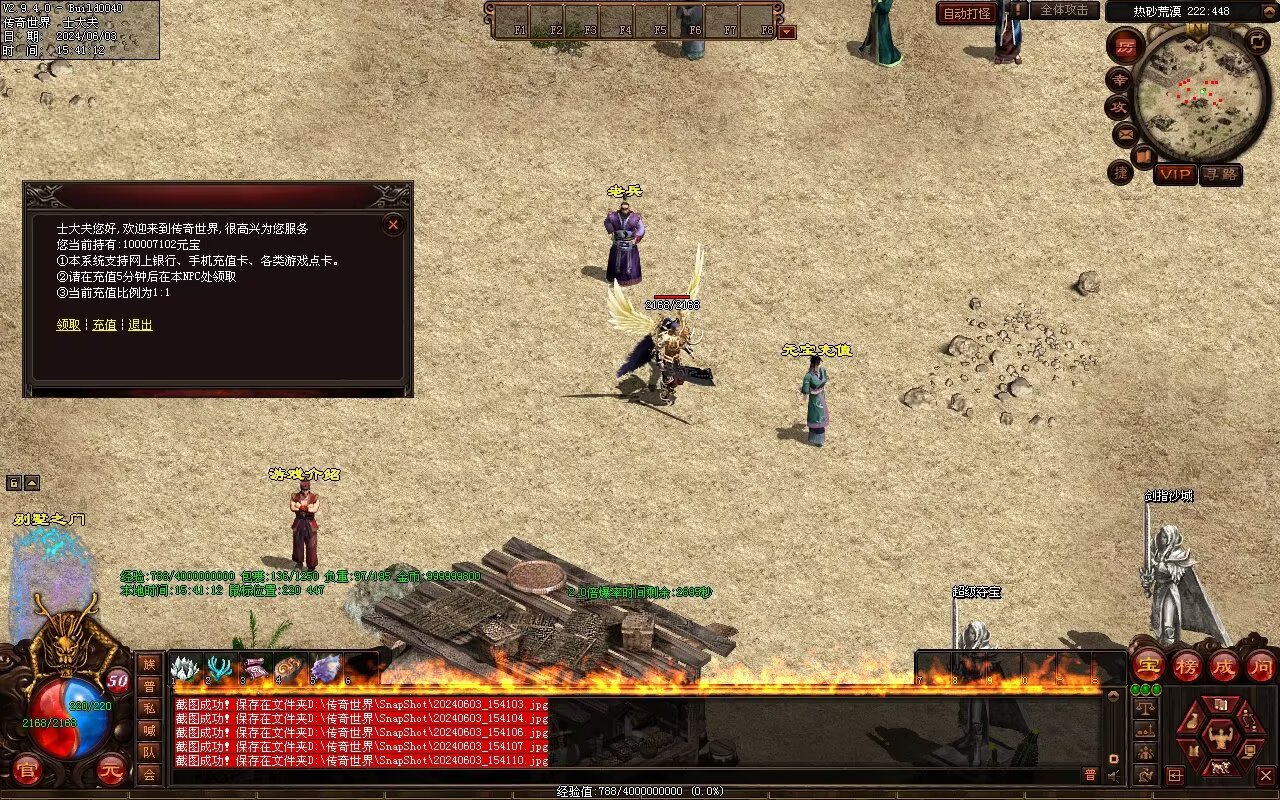Open the mail envelope icon
This screenshot has width=1280, height=800.
click(1125, 133)
